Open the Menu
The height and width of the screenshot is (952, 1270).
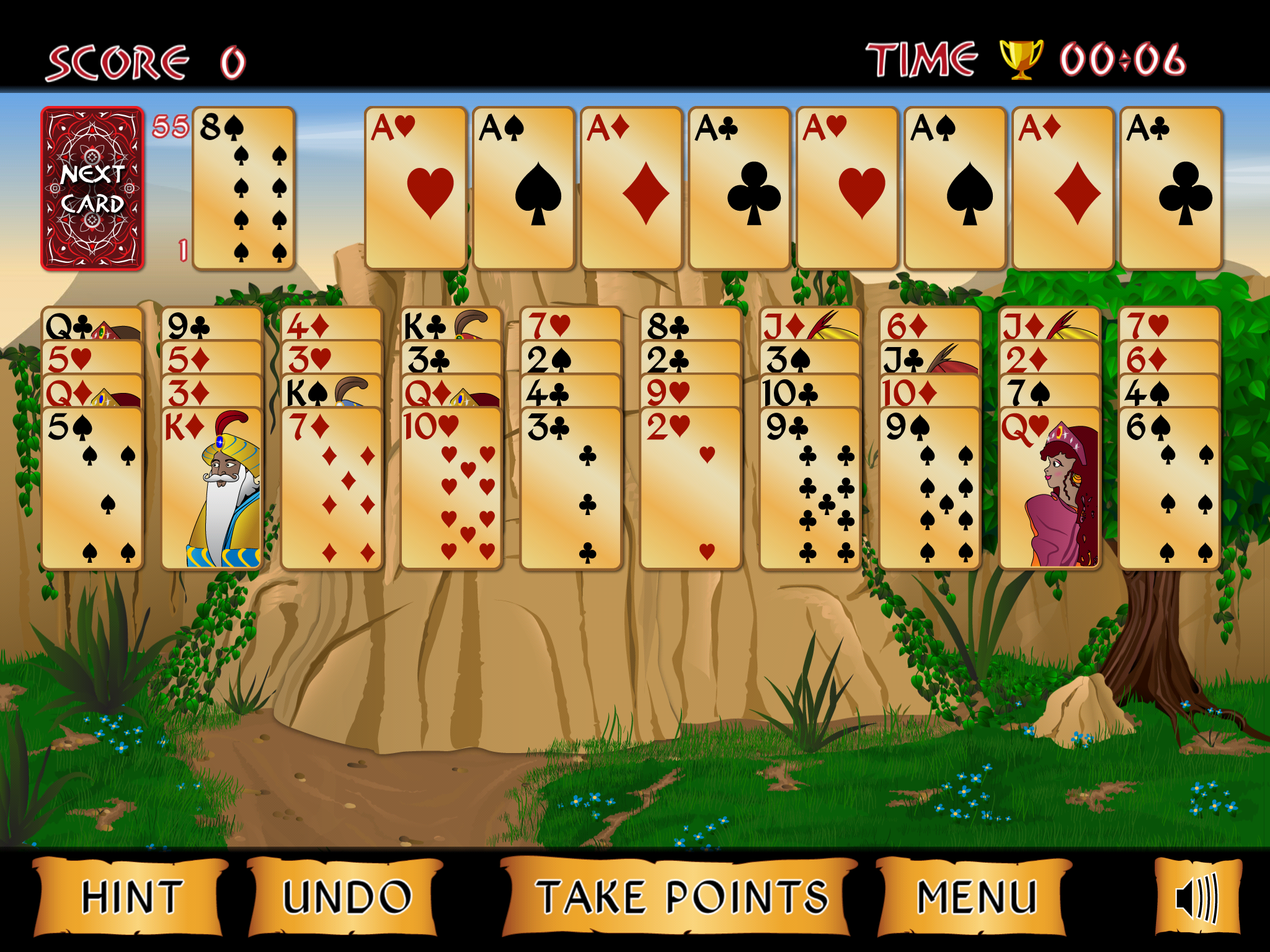click(975, 897)
